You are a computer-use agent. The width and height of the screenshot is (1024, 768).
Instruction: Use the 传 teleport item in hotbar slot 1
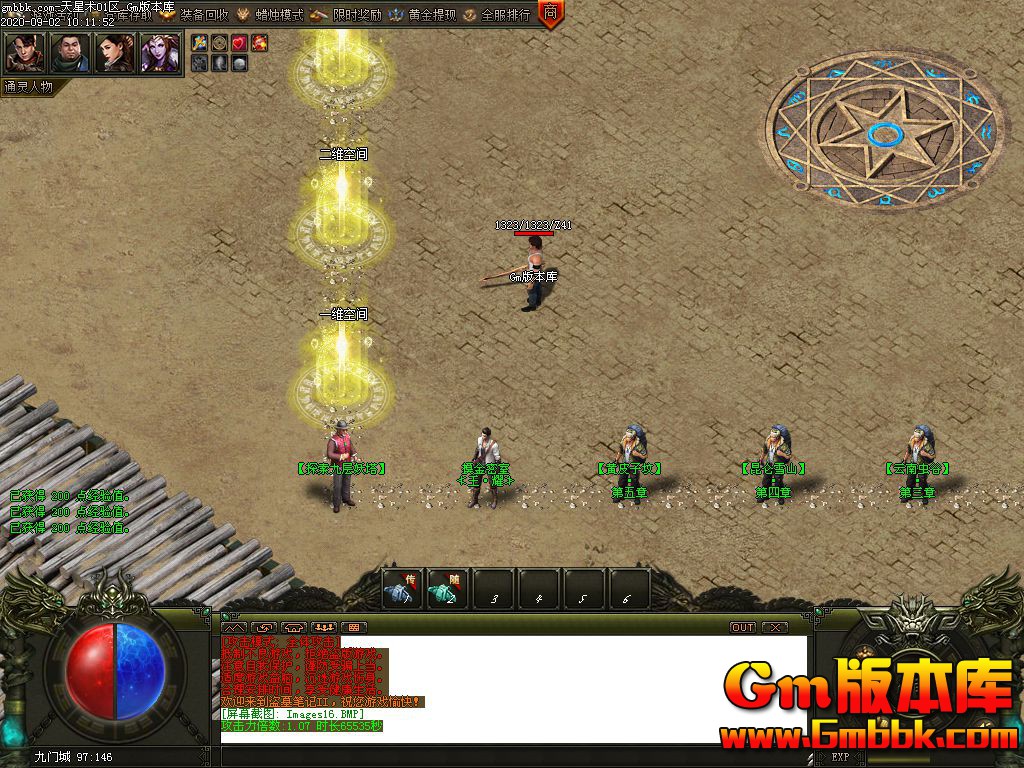pyautogui.click(x=403, y=589)
